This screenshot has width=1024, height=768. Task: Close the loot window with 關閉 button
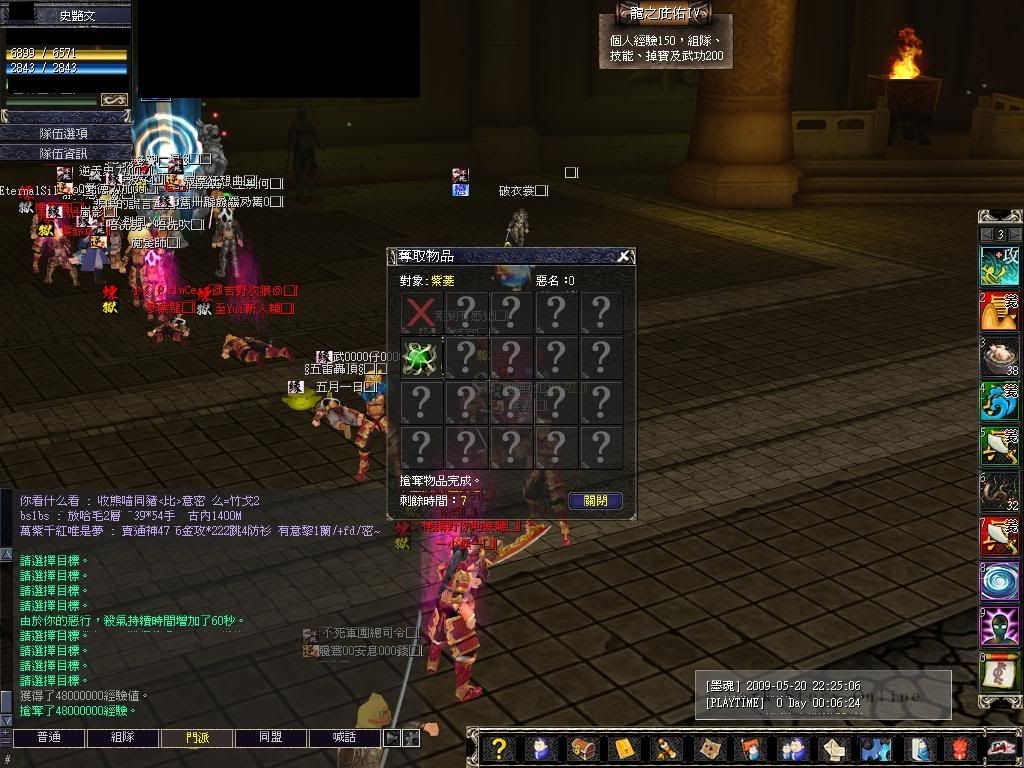[x=595, y=501]
